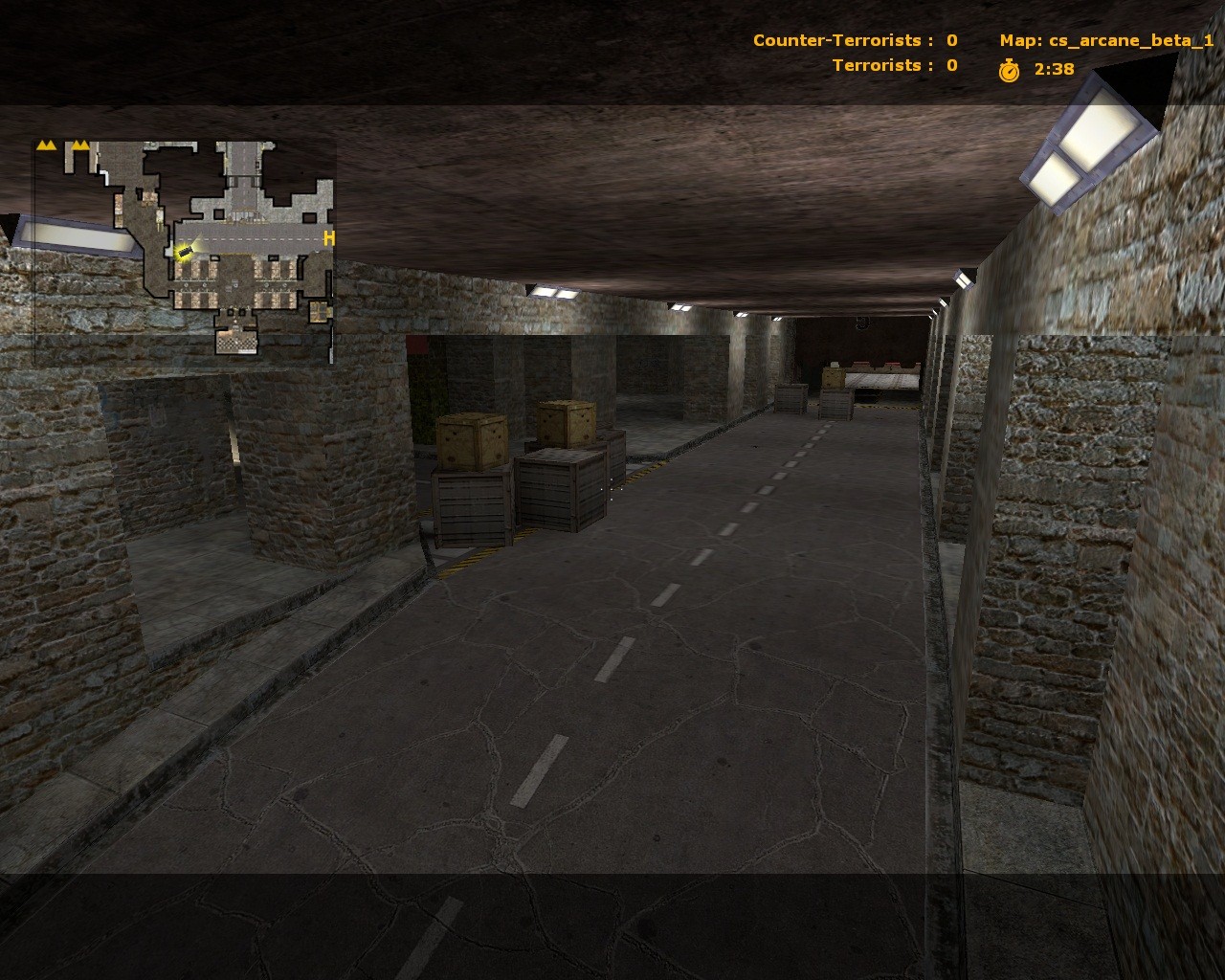1225x980 pixels.
Task: Click the glowing yellow camera marker on the minimap
Action: 186,253
